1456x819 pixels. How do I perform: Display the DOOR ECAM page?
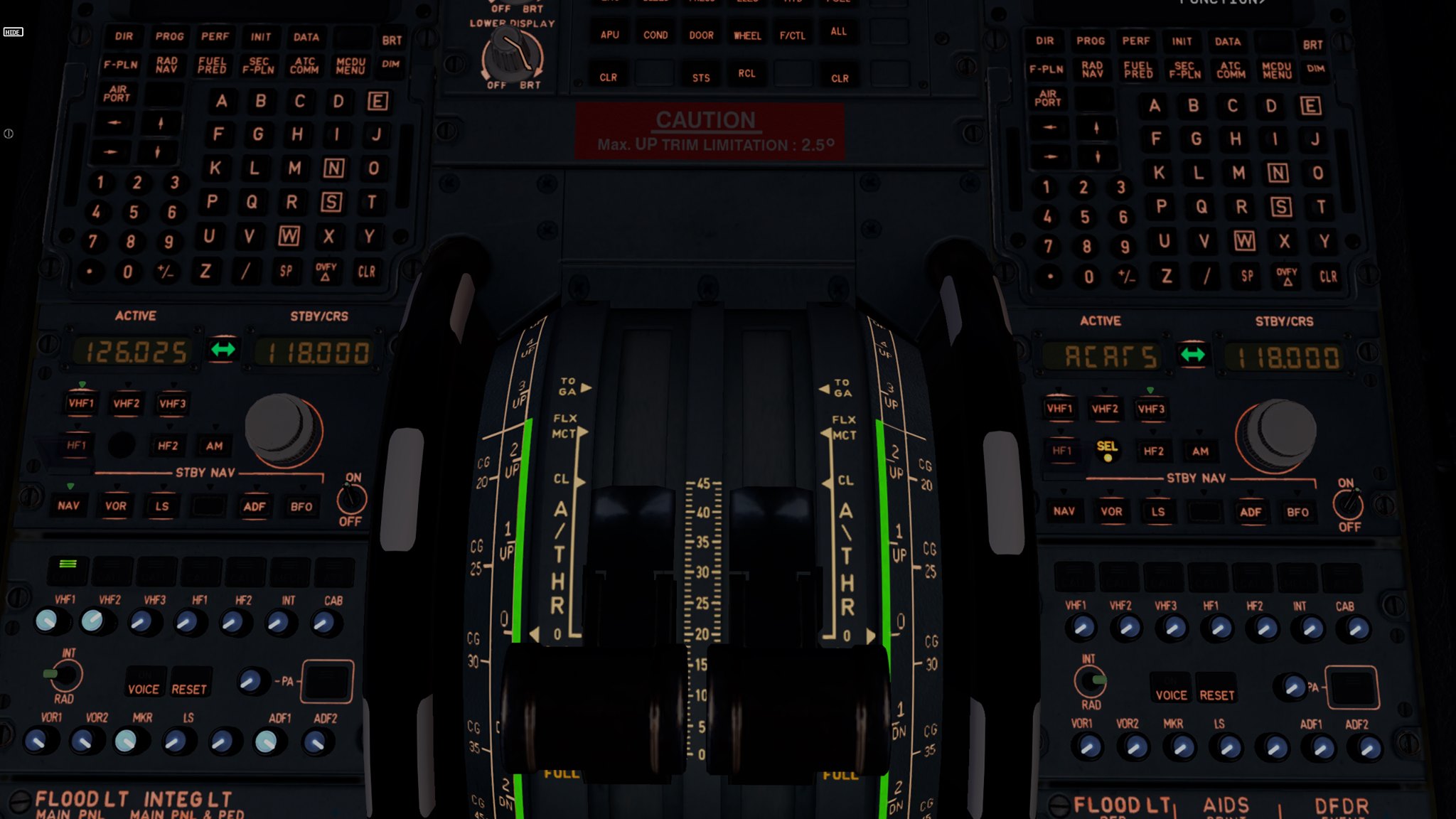(x=700, y=34)
